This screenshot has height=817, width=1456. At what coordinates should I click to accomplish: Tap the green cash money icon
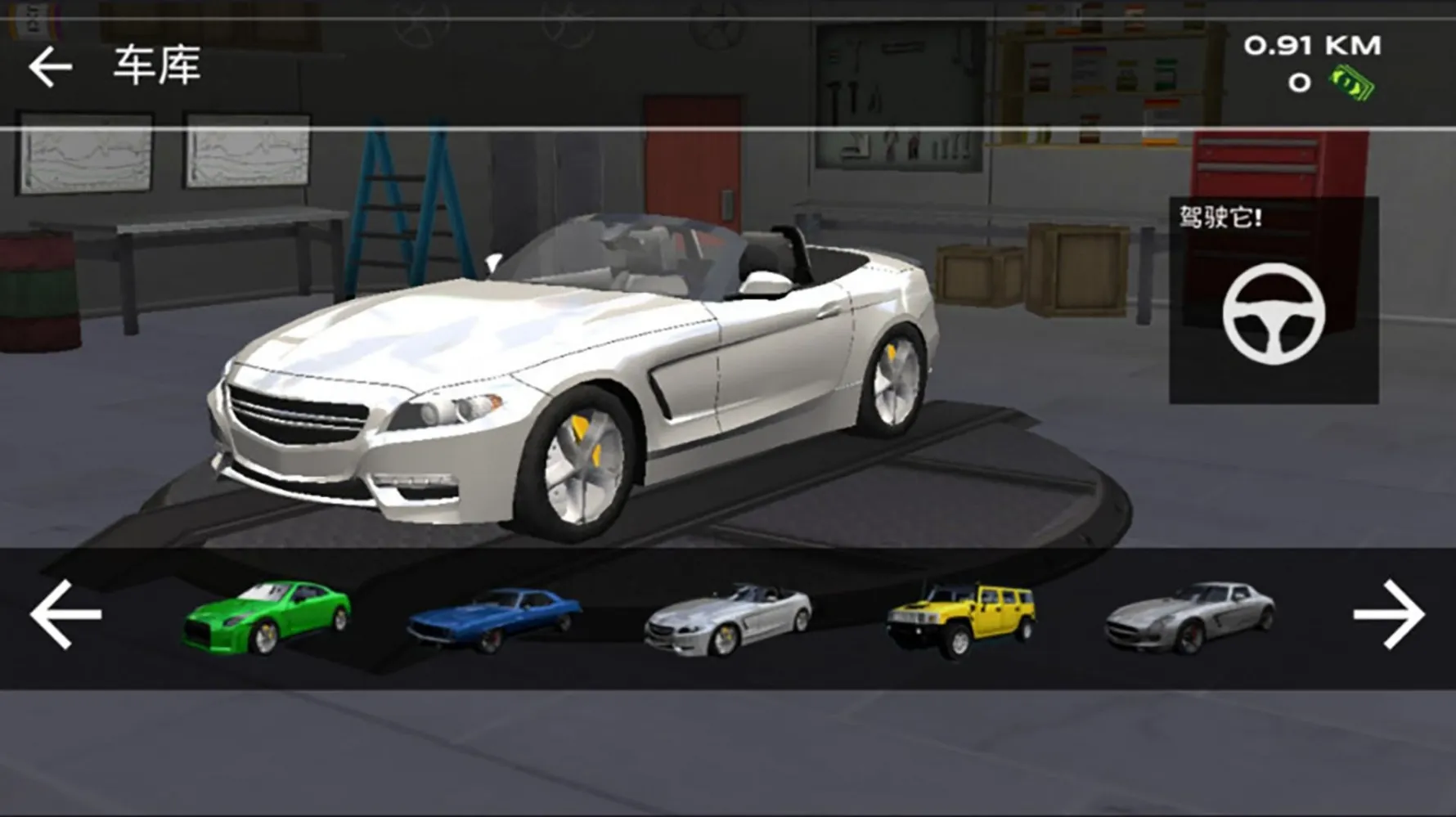[1353, 83]
